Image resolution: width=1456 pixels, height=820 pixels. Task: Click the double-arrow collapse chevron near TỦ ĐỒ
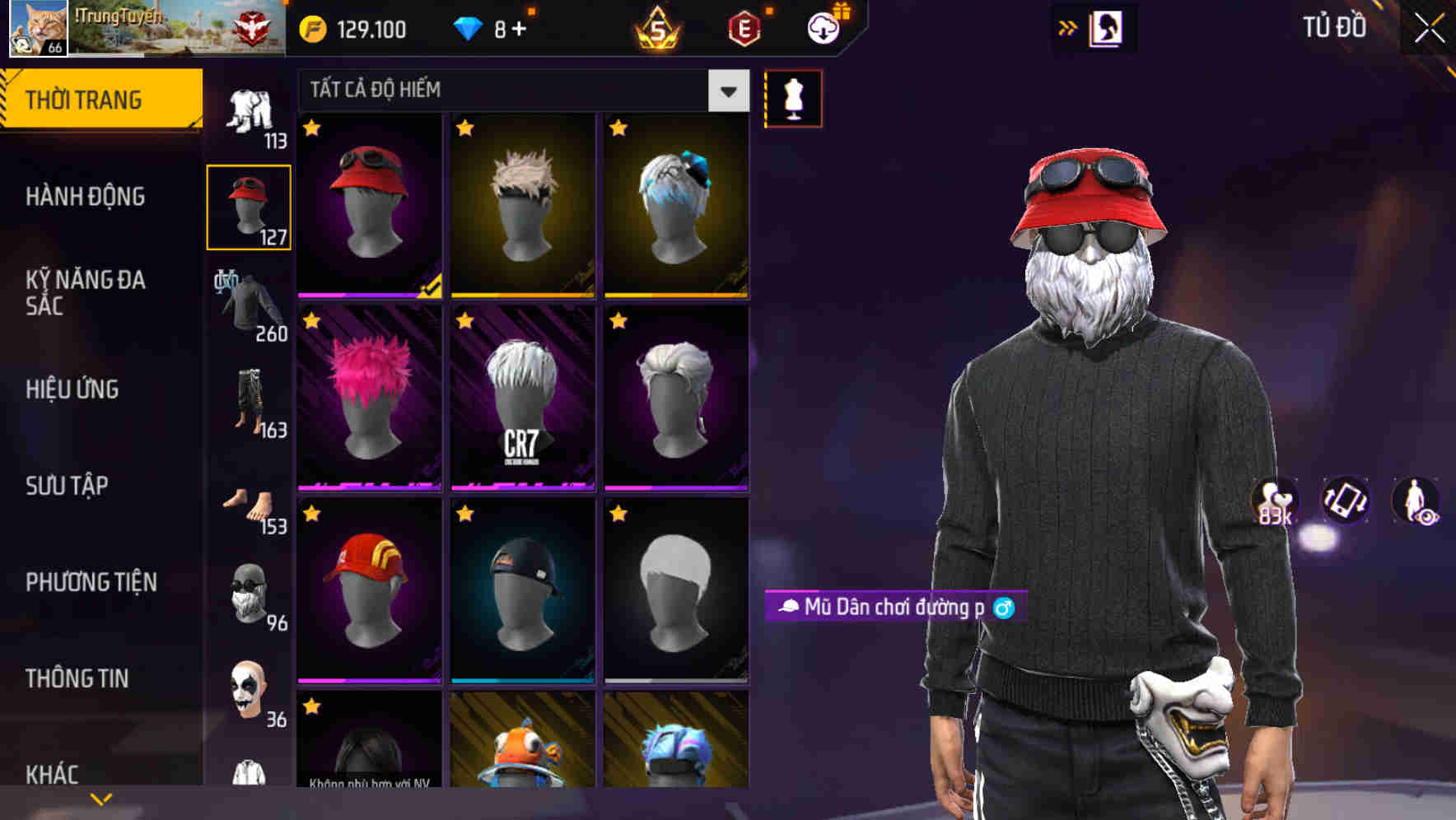click(x=1066, y=26)
